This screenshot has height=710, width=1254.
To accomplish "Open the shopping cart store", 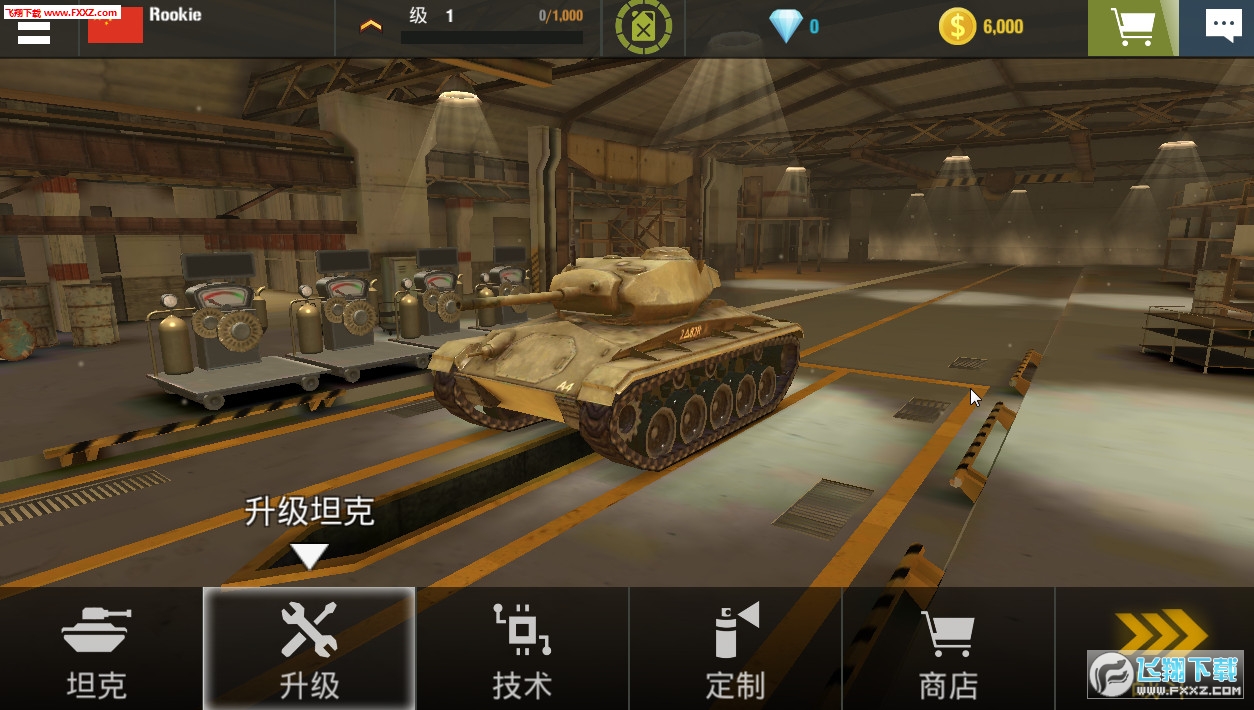I will (x=1133, y=27).
